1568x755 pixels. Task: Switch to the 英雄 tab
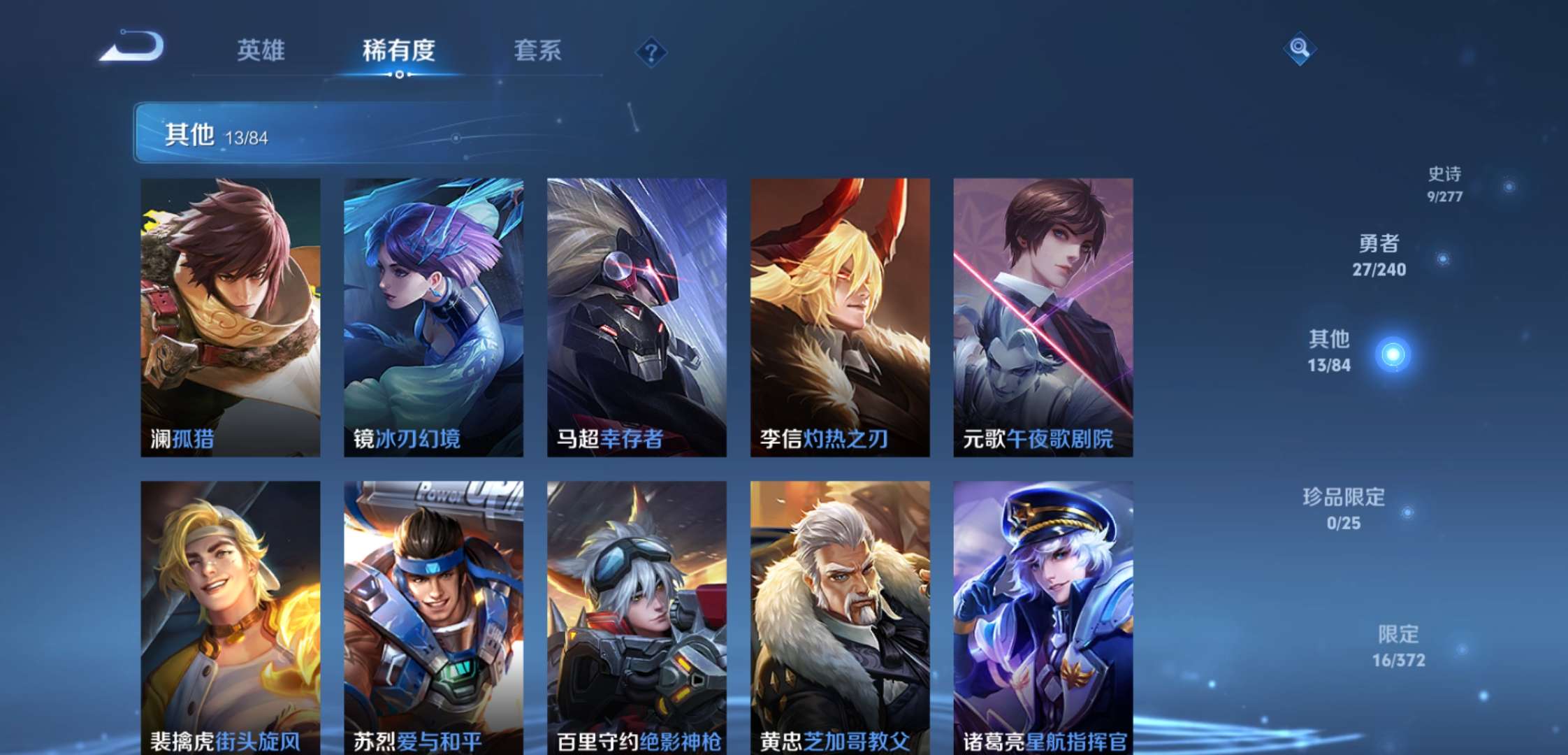pos(261,50)
